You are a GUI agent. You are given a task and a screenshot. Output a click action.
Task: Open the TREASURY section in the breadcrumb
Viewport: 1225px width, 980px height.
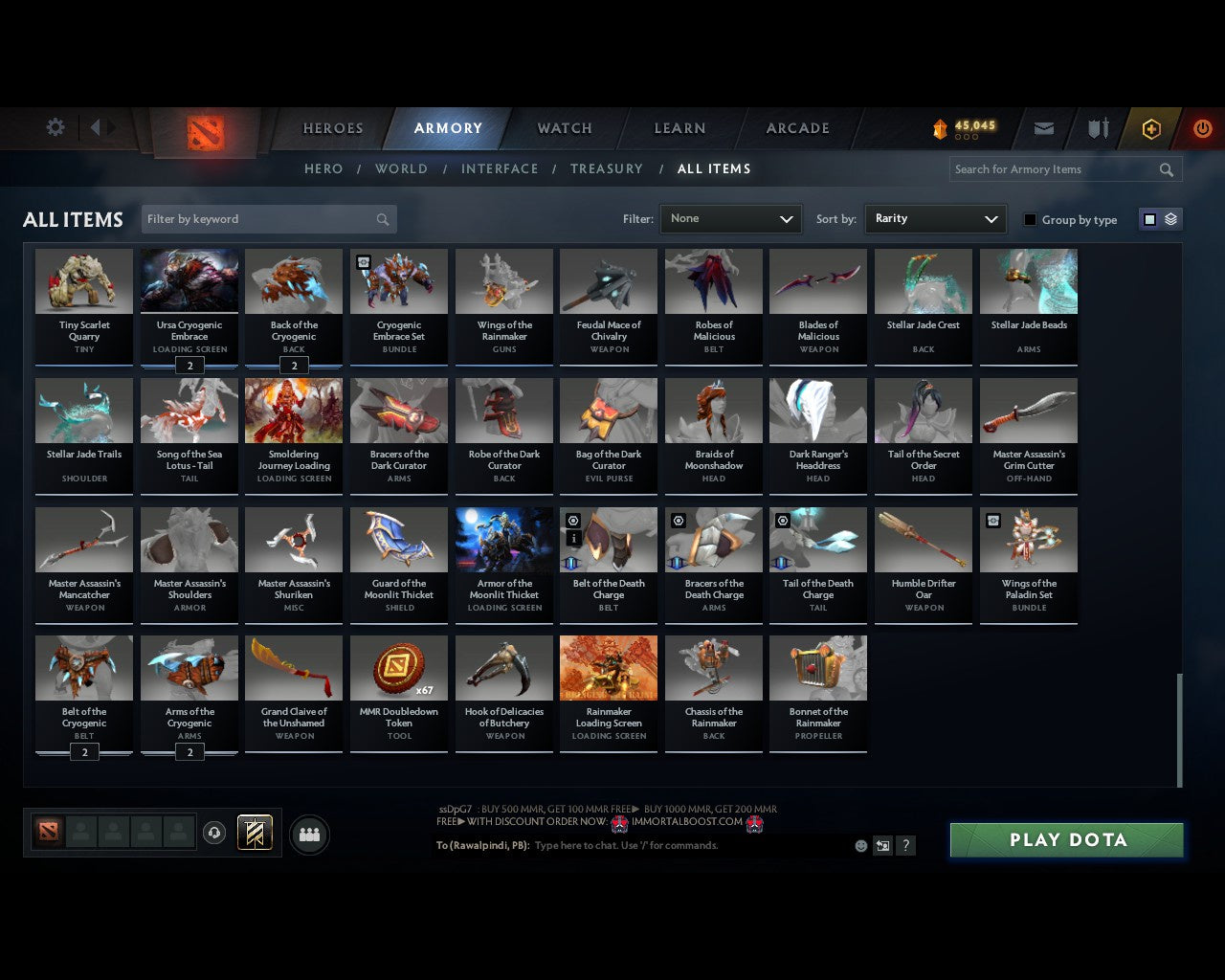pyautogui.click(x=606, y=169)
